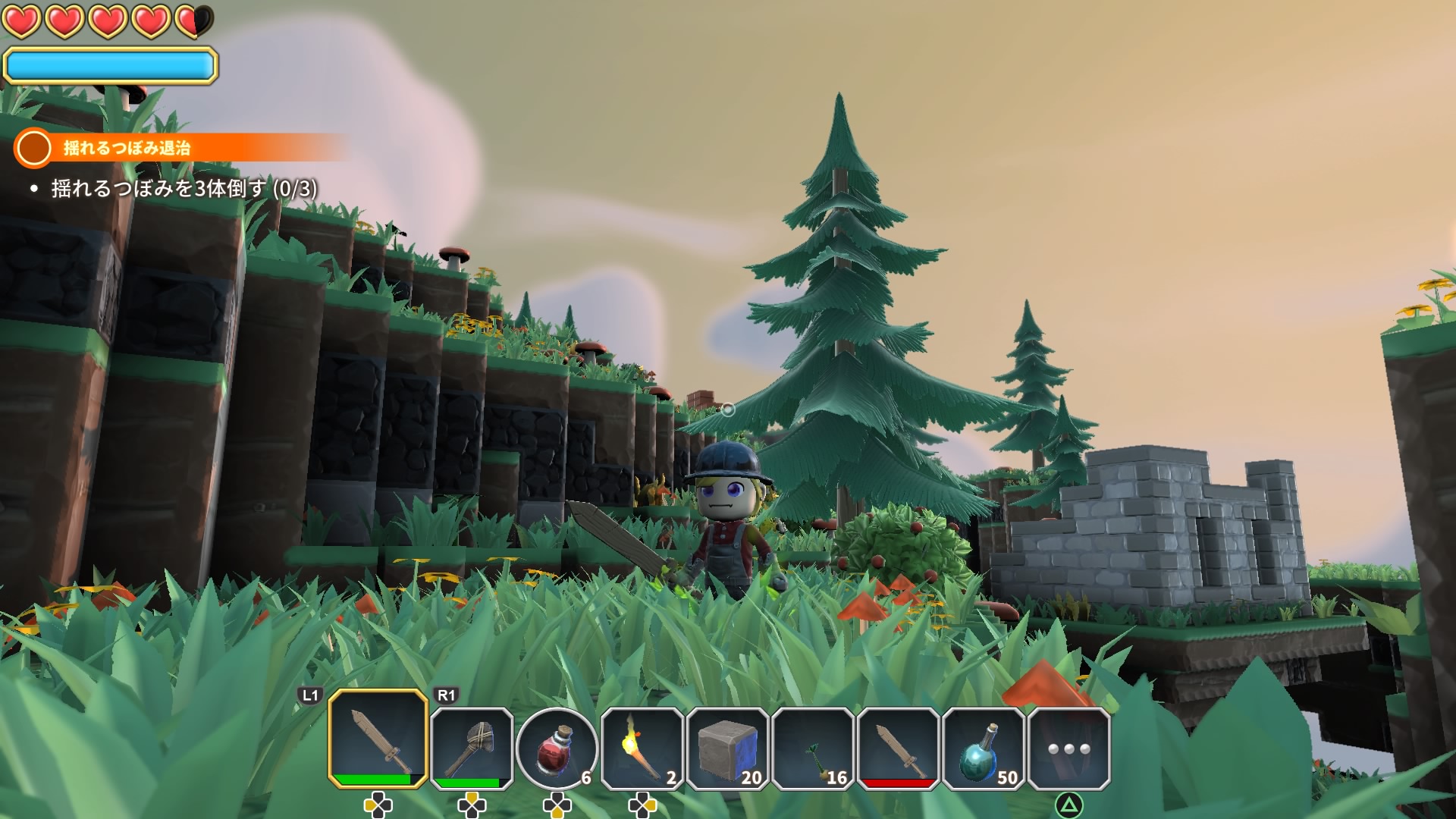Image resolution: width=1456 pixels, height=819 pixels.
Task: Select the blue mana potion slot
Action: 984,748
